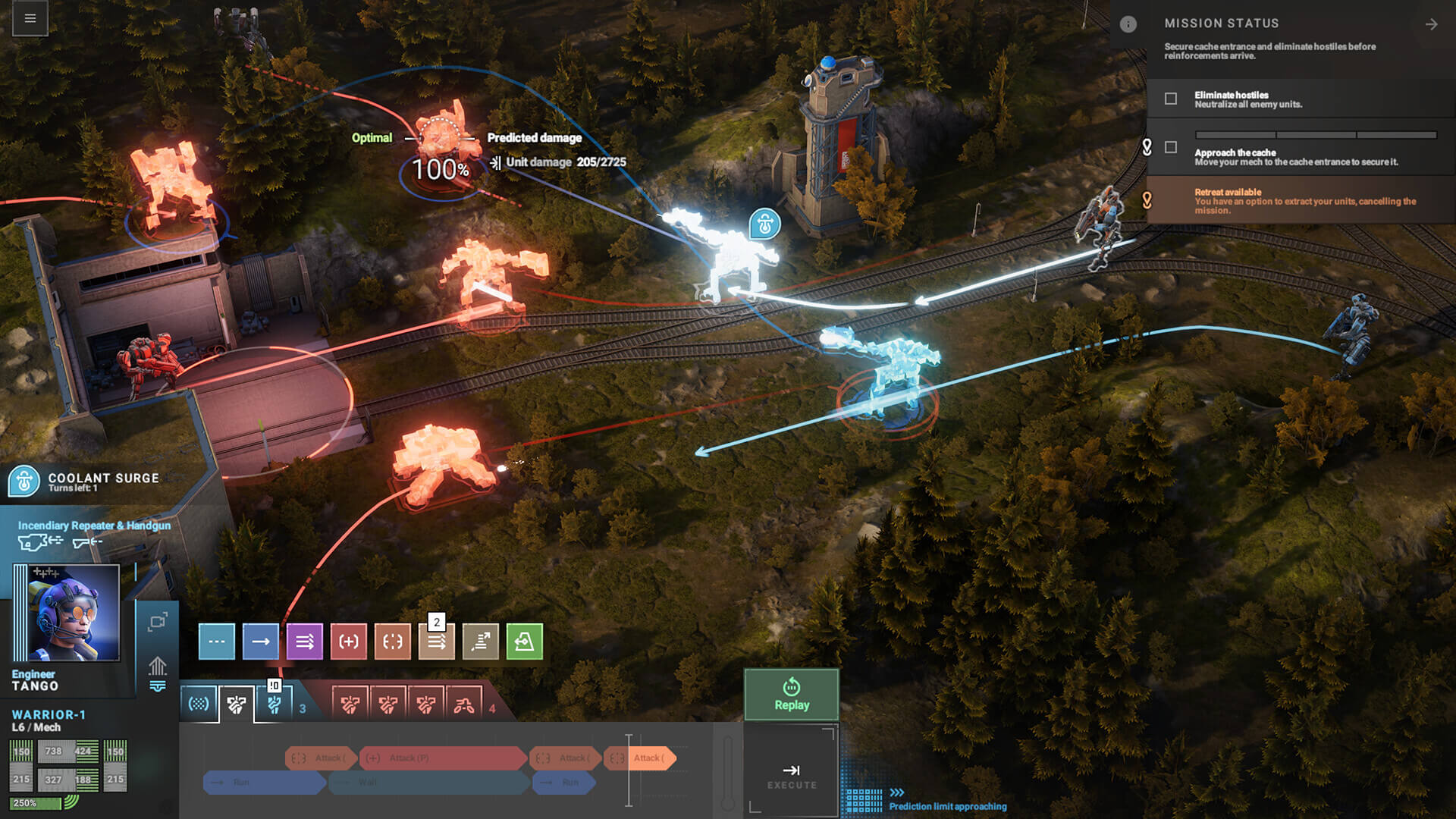
Task: Select the pilot Tango portrait
Action: (74, 613)
